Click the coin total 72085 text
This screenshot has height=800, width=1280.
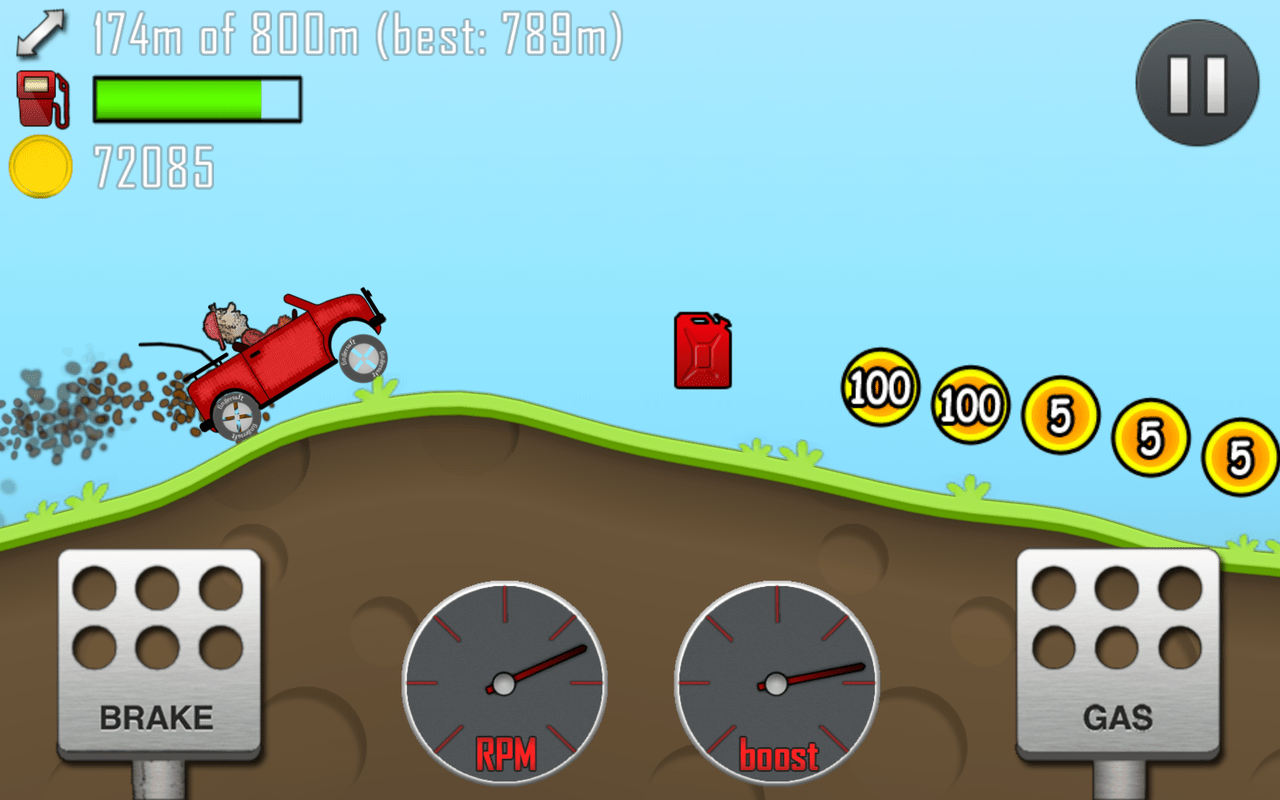click(153, 166)
